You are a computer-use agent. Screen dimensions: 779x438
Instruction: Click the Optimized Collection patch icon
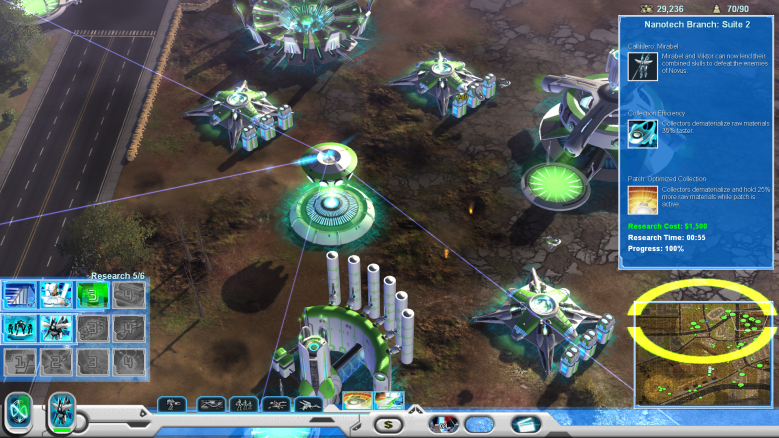click(x=641, y=199)
